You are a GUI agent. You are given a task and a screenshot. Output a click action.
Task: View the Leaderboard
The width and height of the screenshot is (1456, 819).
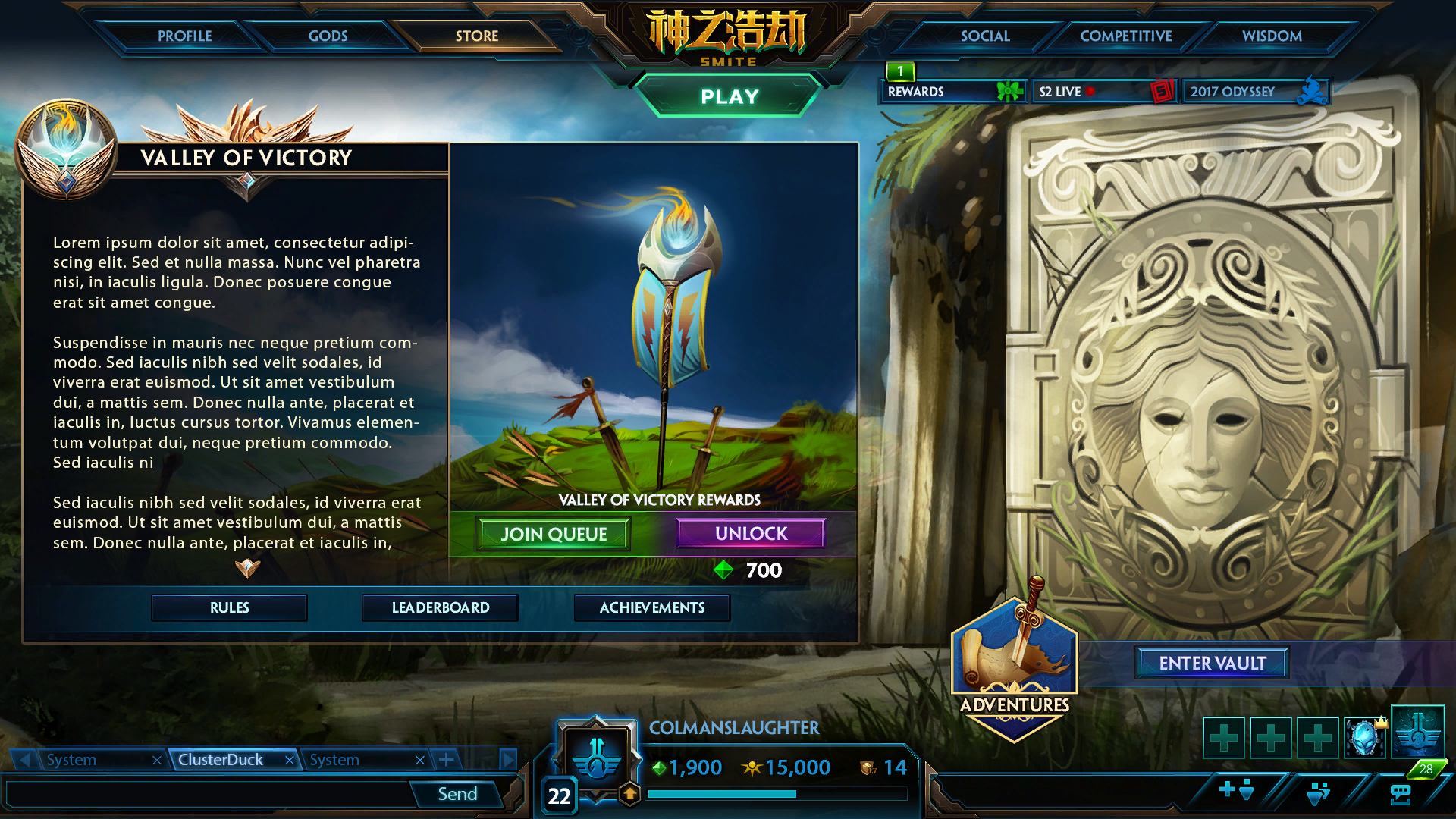[440, 607]
